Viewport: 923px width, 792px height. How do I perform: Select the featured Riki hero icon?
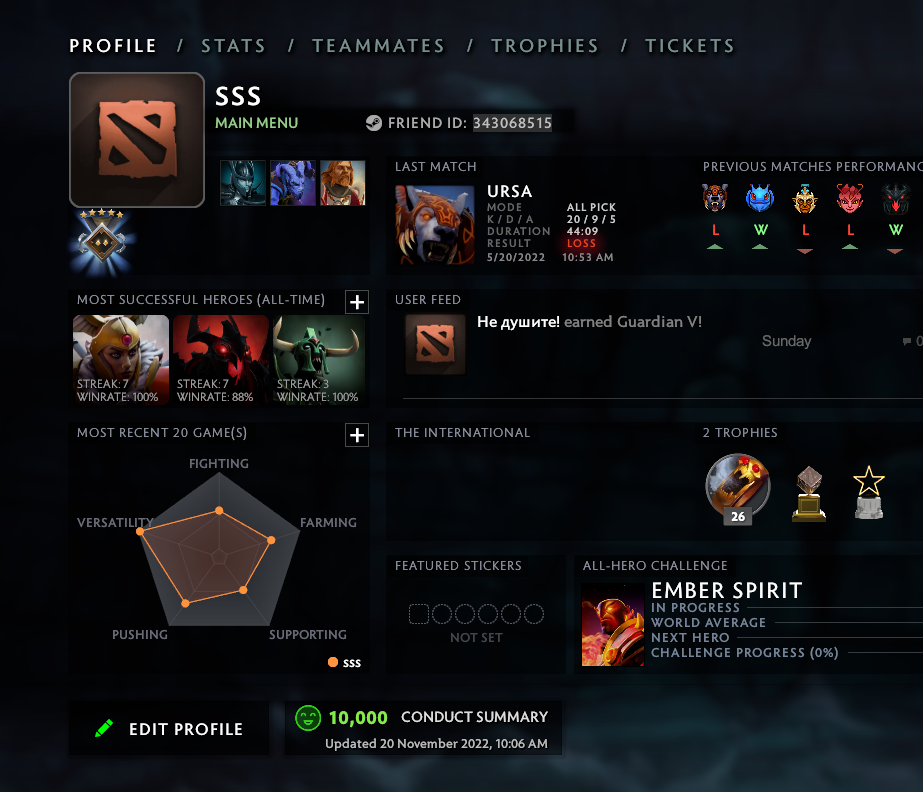click(x=293, y=183)
